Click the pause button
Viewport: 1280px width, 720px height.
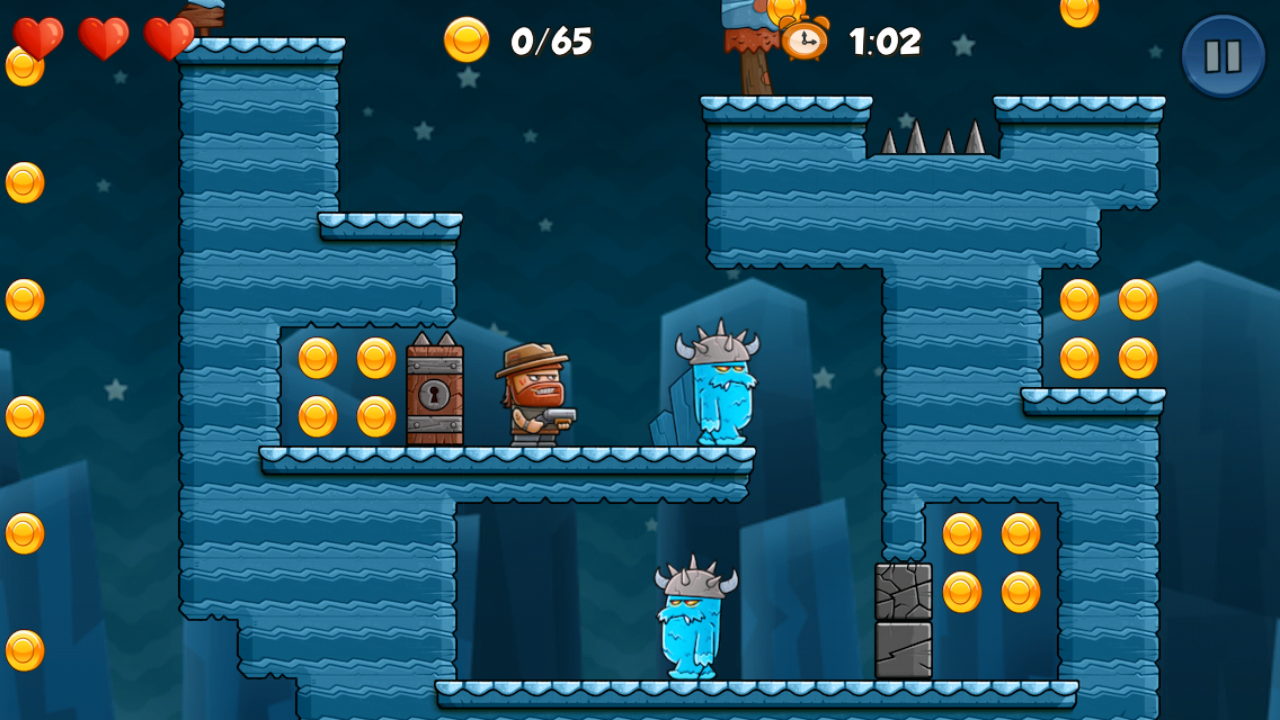click(1223, 55)
